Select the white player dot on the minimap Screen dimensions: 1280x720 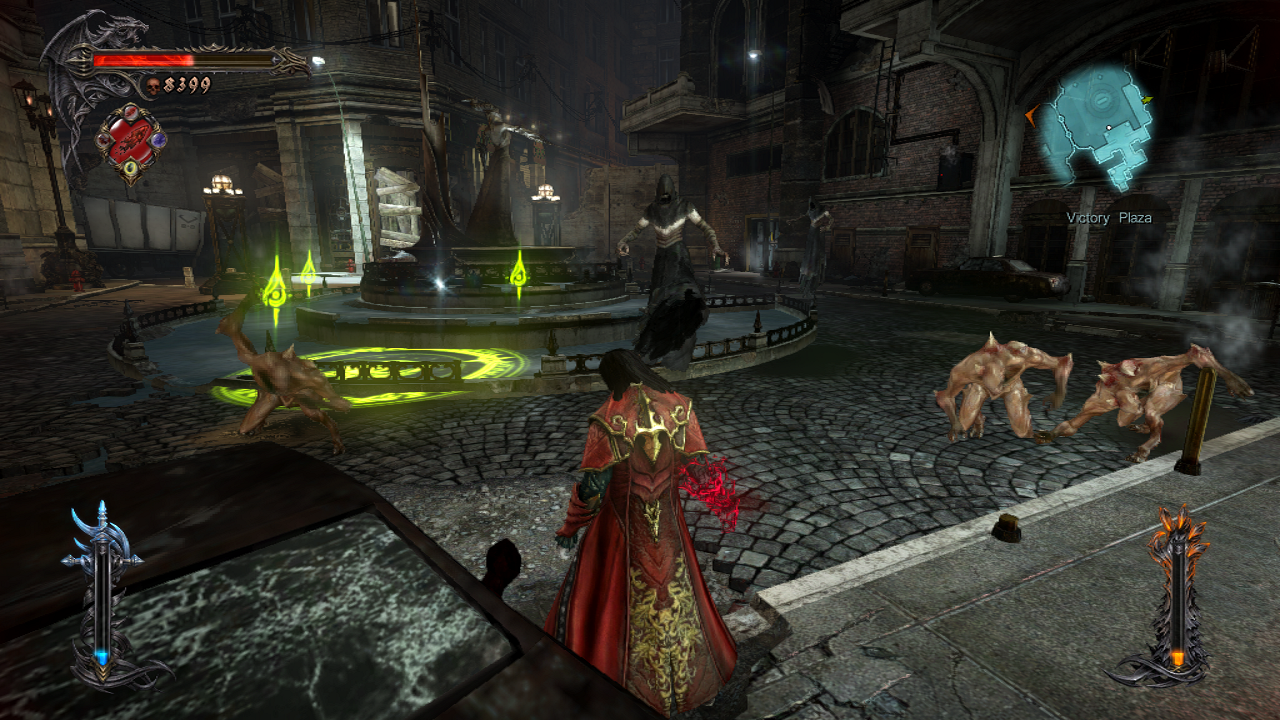[x=1109, y=127]
